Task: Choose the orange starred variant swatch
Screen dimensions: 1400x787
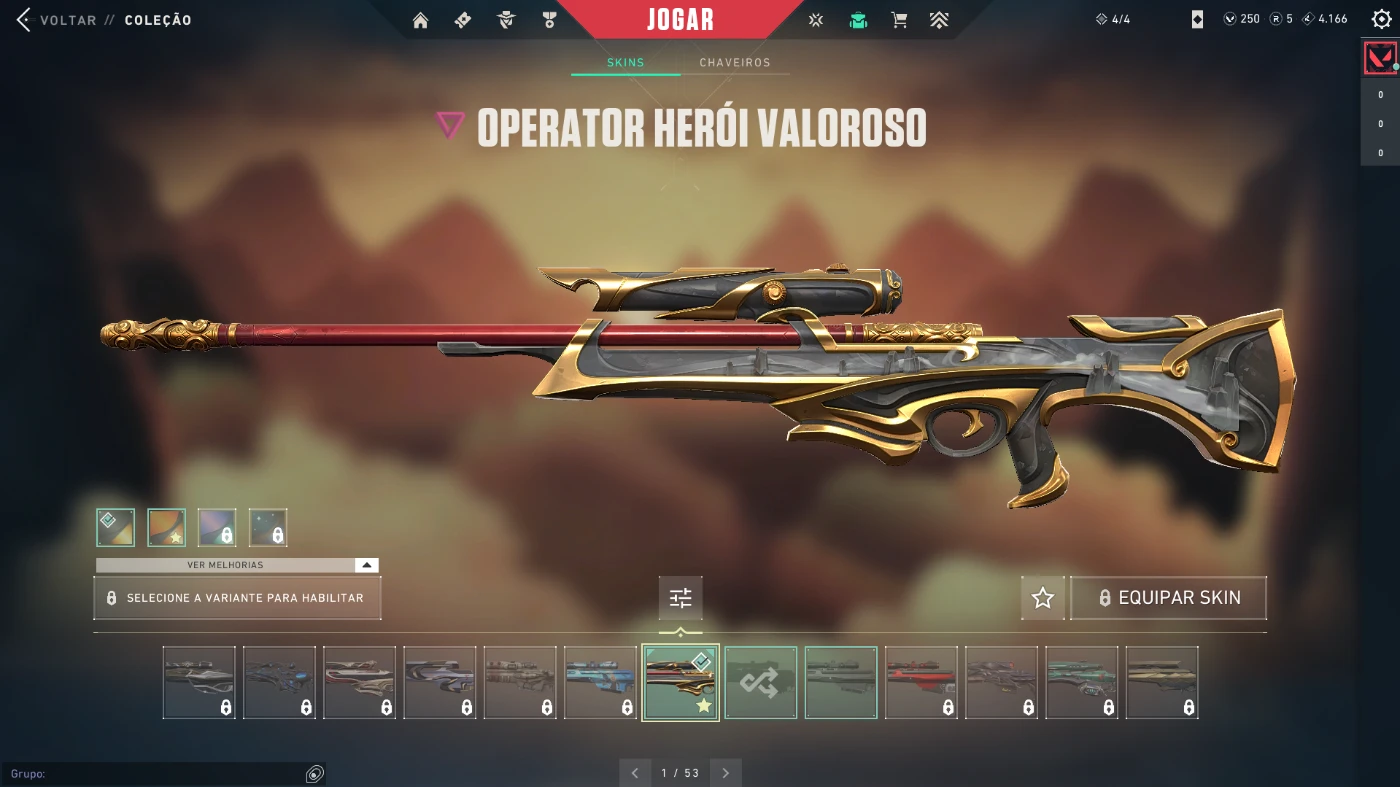Action: 167,527
